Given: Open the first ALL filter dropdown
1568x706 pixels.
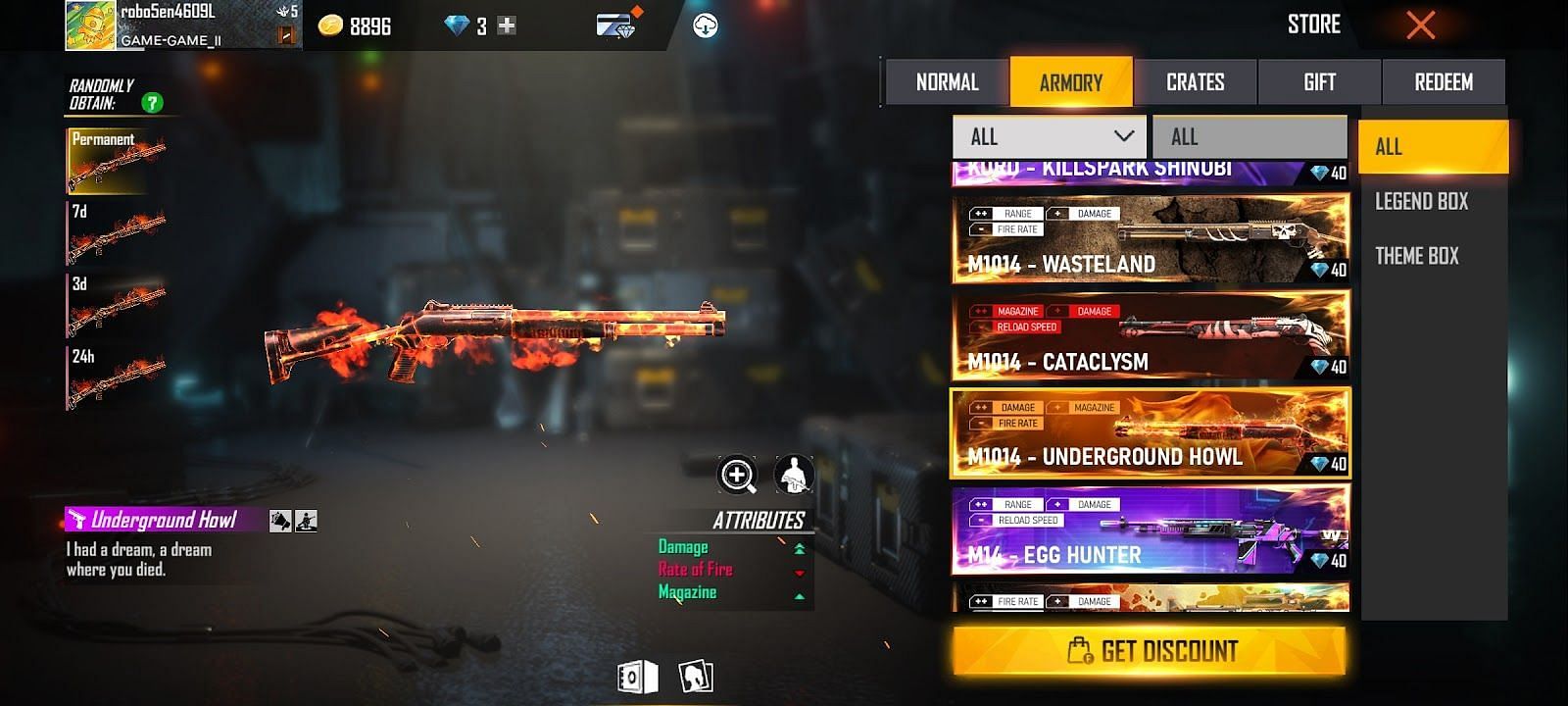Looking at the screenshot, I should click(1049, 136).
